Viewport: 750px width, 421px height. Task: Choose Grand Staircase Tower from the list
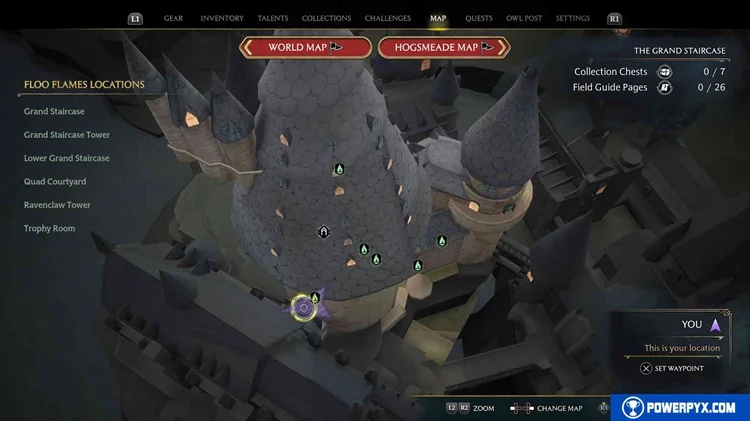[x=67, y=135]
